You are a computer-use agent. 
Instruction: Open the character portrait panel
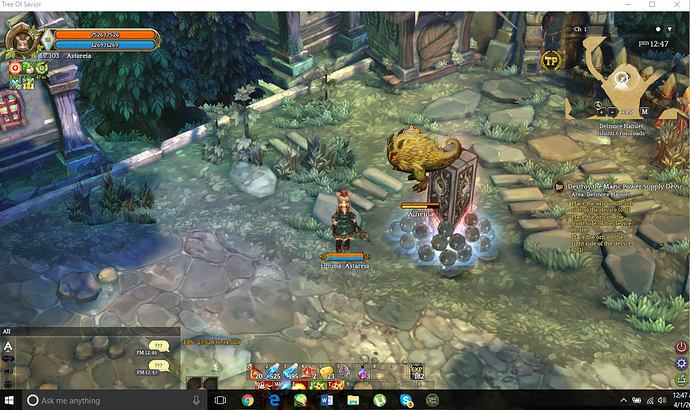pos(20,41)
